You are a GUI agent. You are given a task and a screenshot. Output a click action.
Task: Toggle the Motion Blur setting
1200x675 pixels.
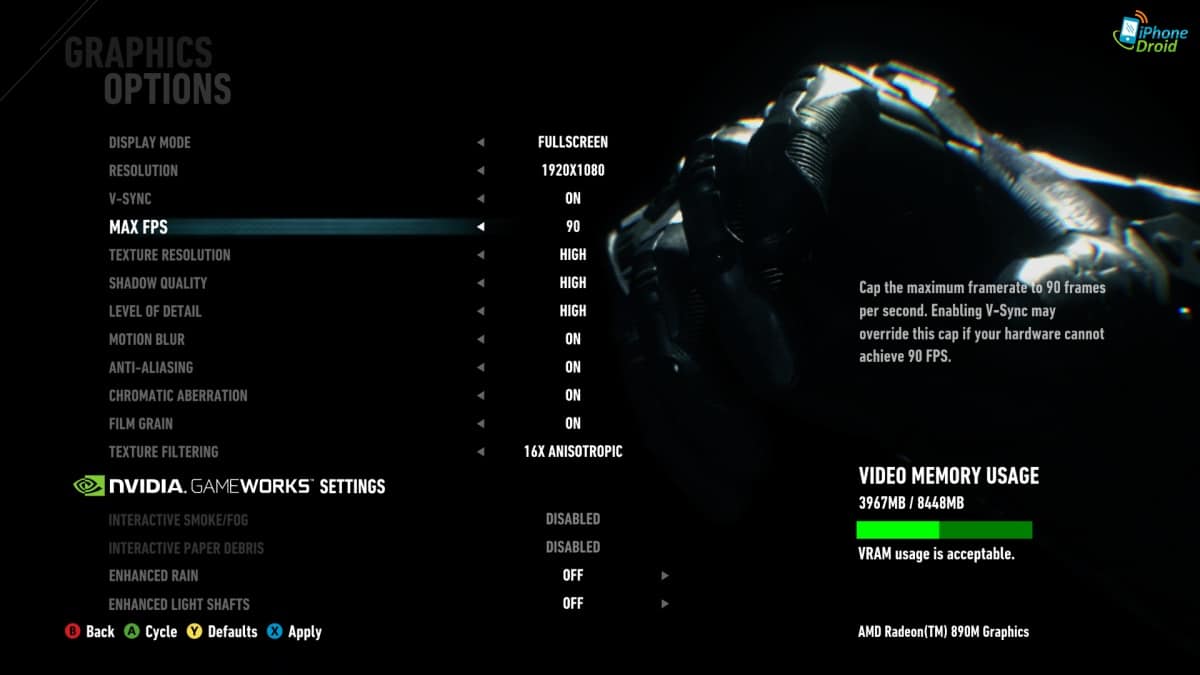click(146, 339)
